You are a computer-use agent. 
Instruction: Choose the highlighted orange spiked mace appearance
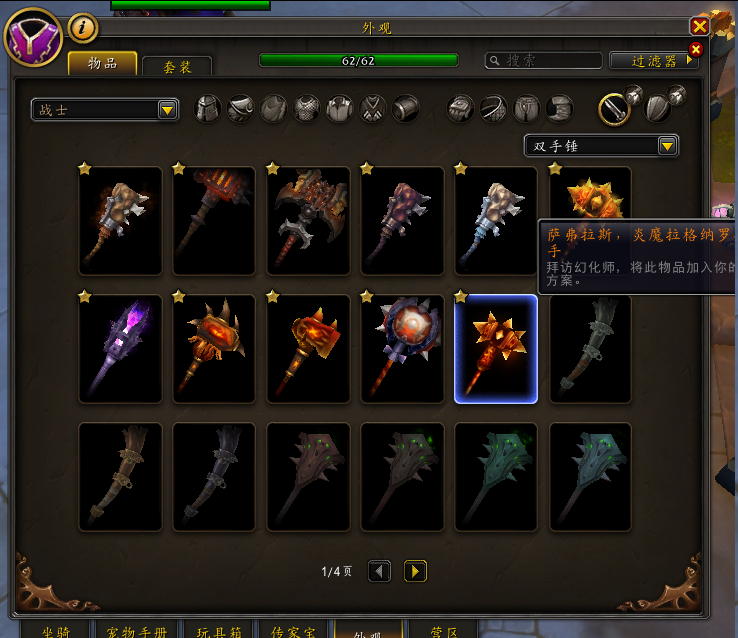coord(496,349)
